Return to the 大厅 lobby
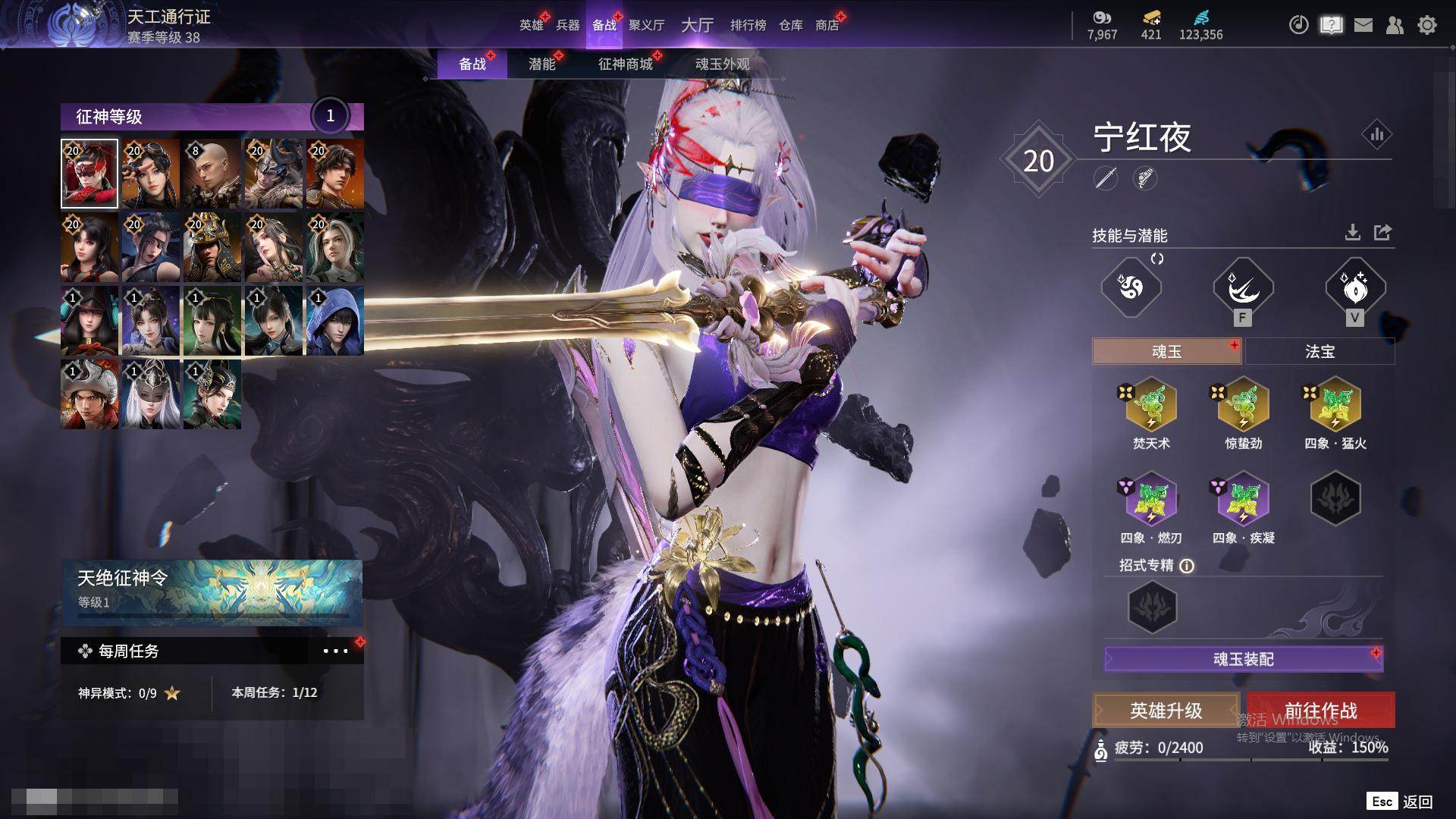Viewport: 1456px width, 819px height. tap(697, 25)
